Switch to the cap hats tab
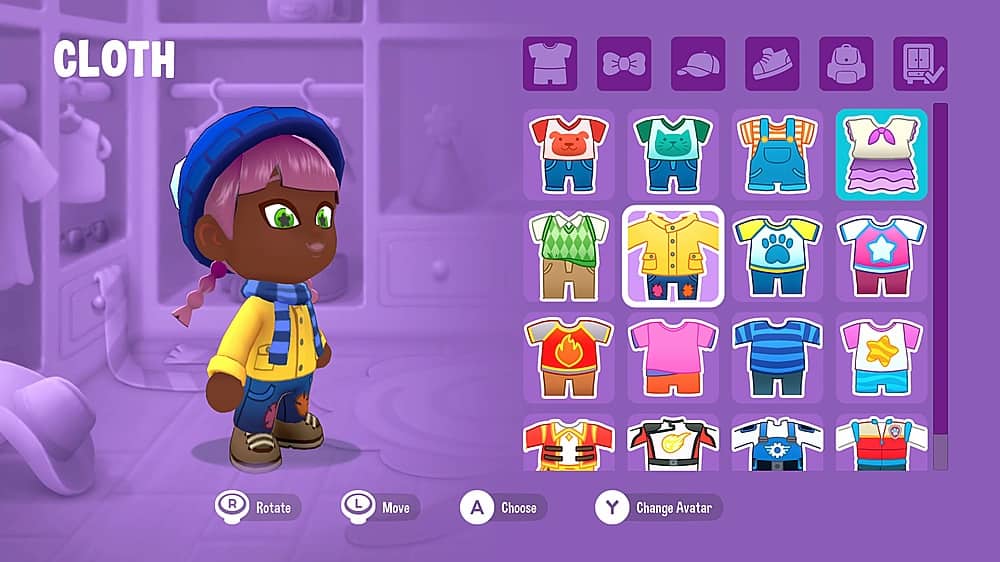The width and height of the screenshot is (1000, 562). coord(698,64)
